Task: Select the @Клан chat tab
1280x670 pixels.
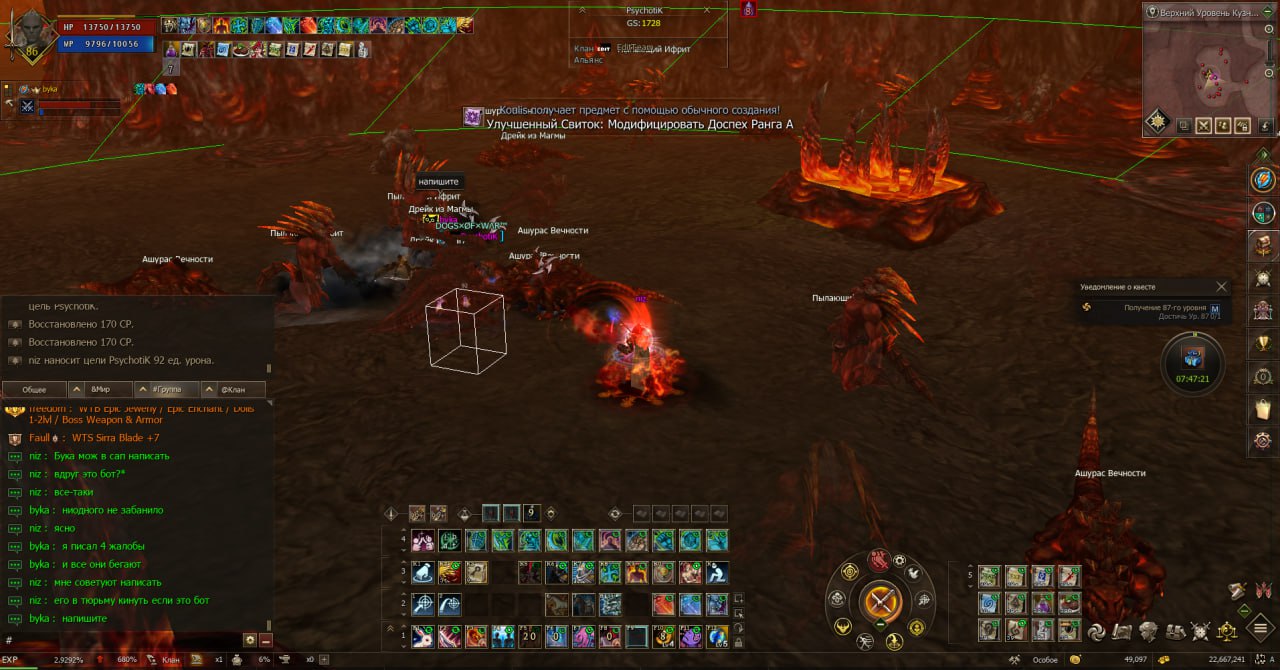Action: tap(233, 389)
